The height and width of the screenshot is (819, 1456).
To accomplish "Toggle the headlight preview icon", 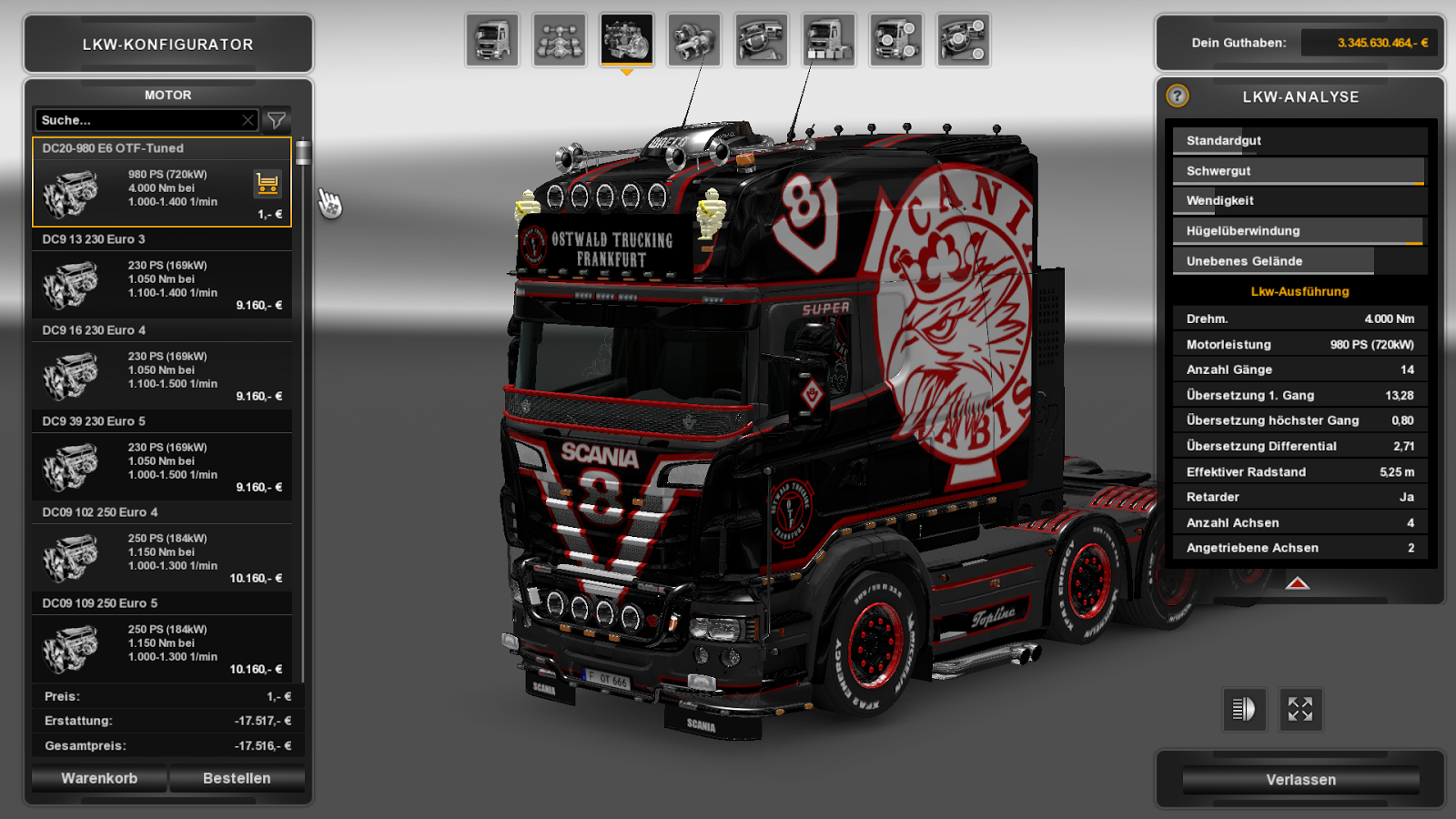I will click(1244, 710).
